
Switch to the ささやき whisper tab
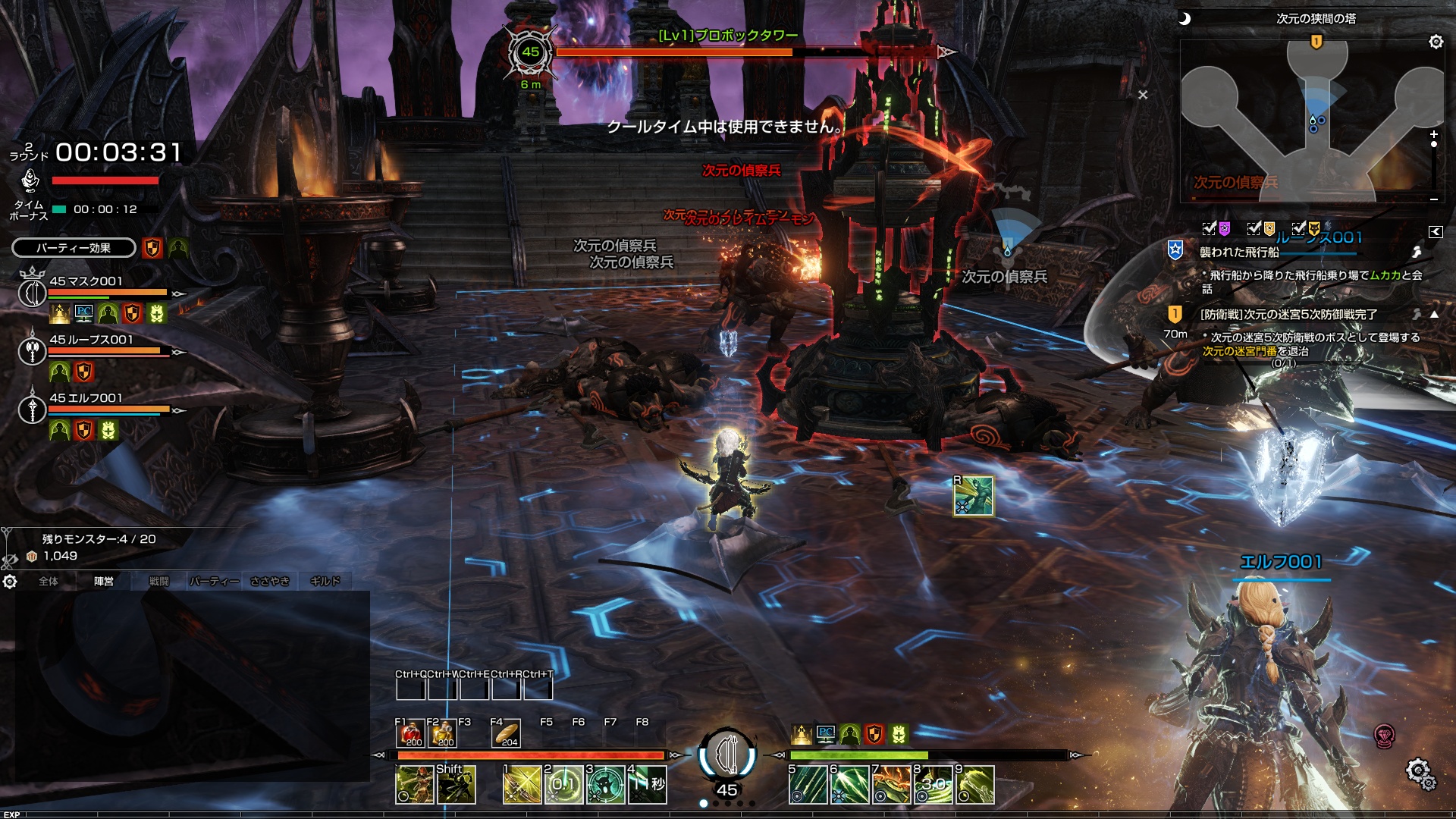[x=270, y=582]
